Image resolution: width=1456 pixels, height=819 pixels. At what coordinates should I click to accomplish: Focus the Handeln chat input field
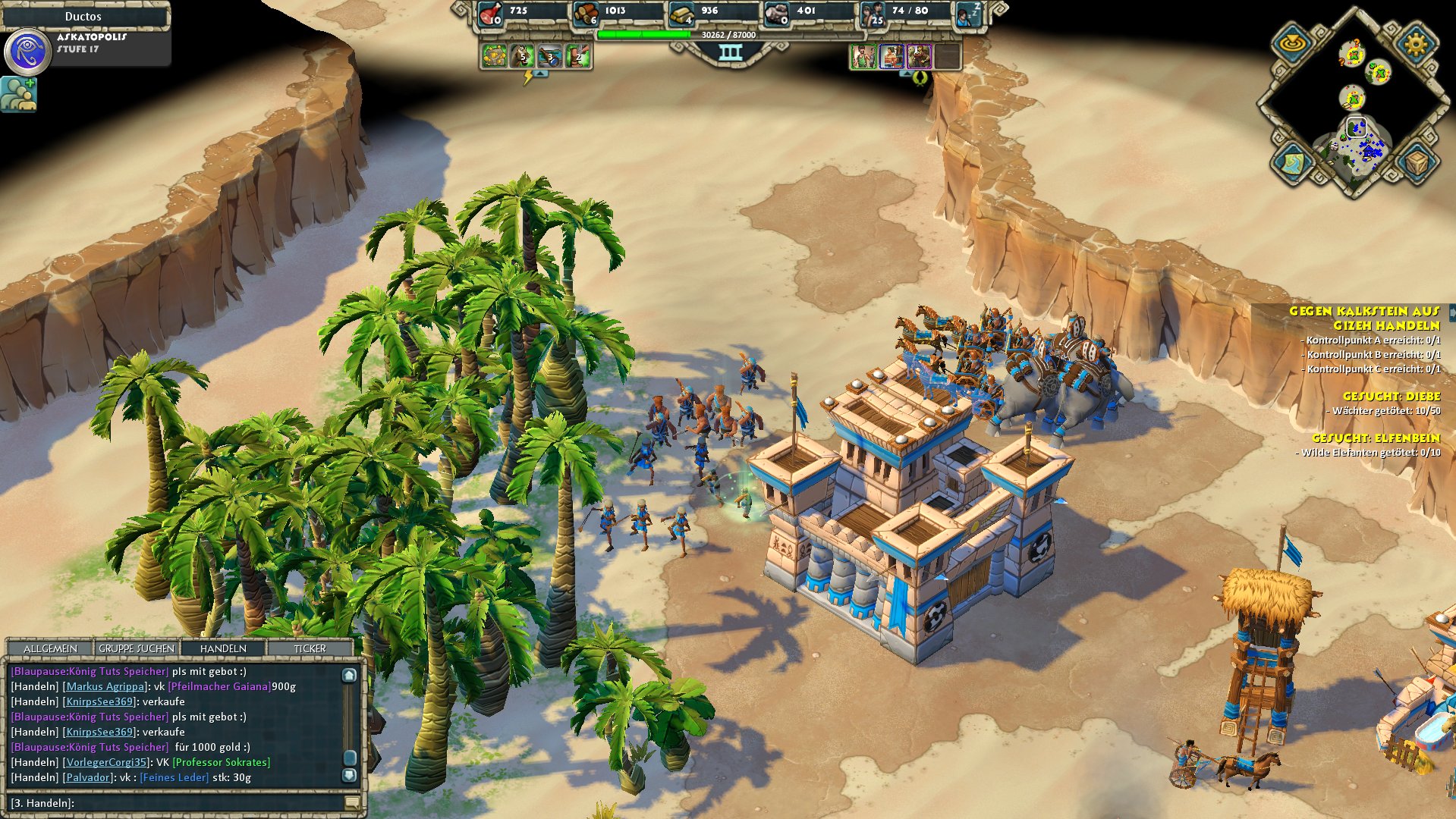pos(205,802)
